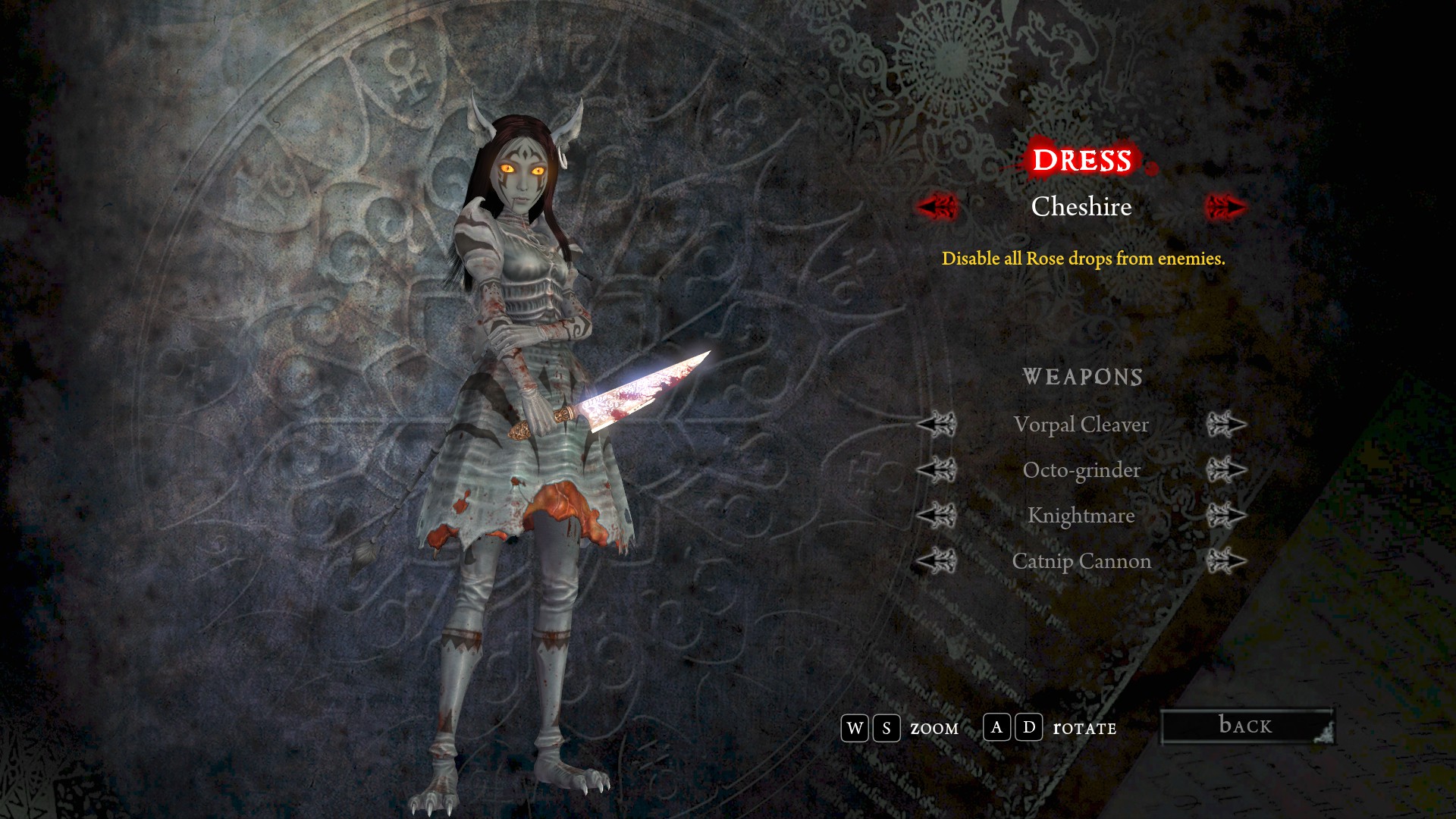Viewport: 1456px width, 819px height.
Task: Highlight the Dress section heading
Action: coord(1082,160)
